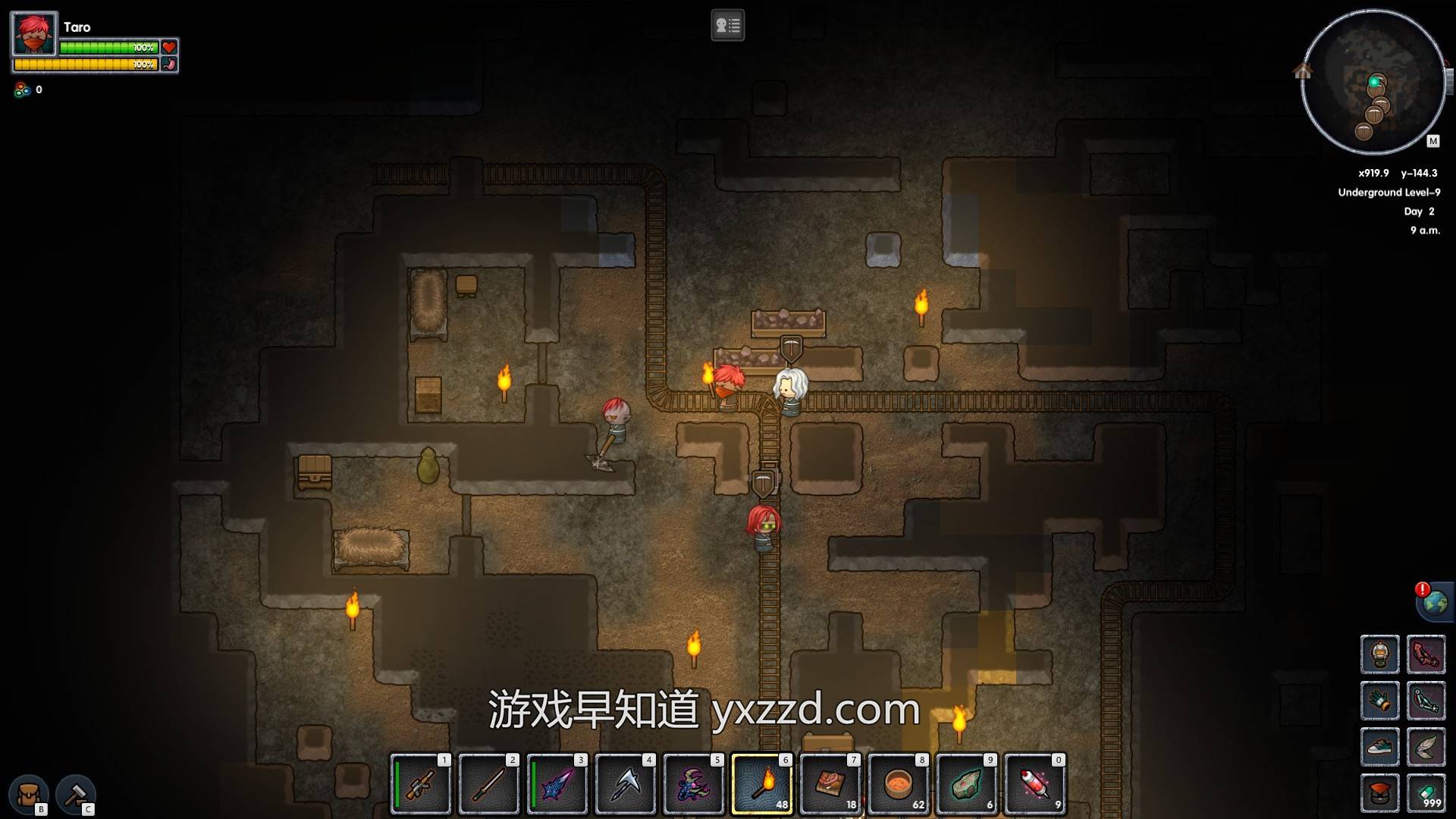Select the rifle in hotbar slot 1
1456x819 pixels.
(421, 784)
